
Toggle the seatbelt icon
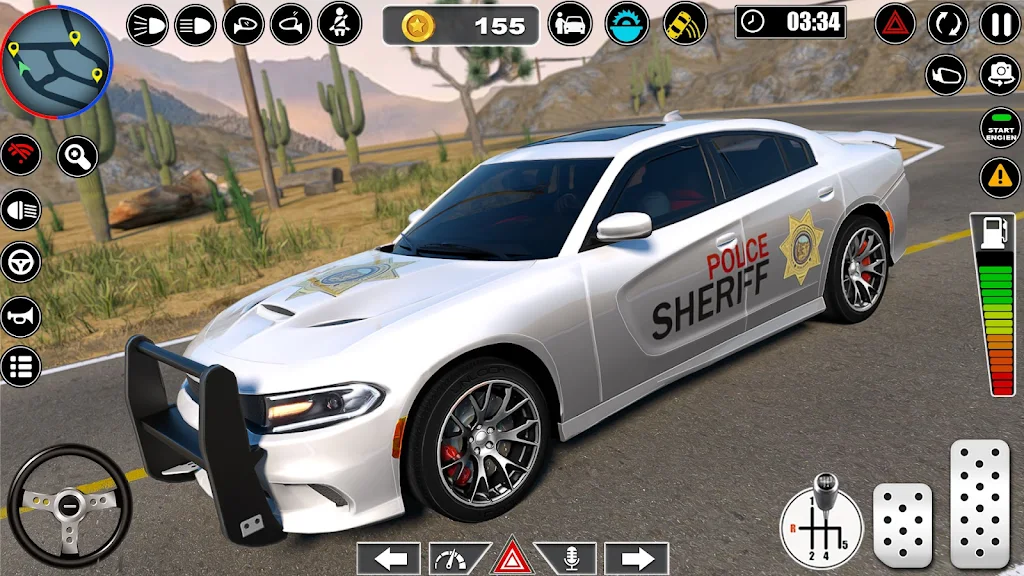click(339, 23)
